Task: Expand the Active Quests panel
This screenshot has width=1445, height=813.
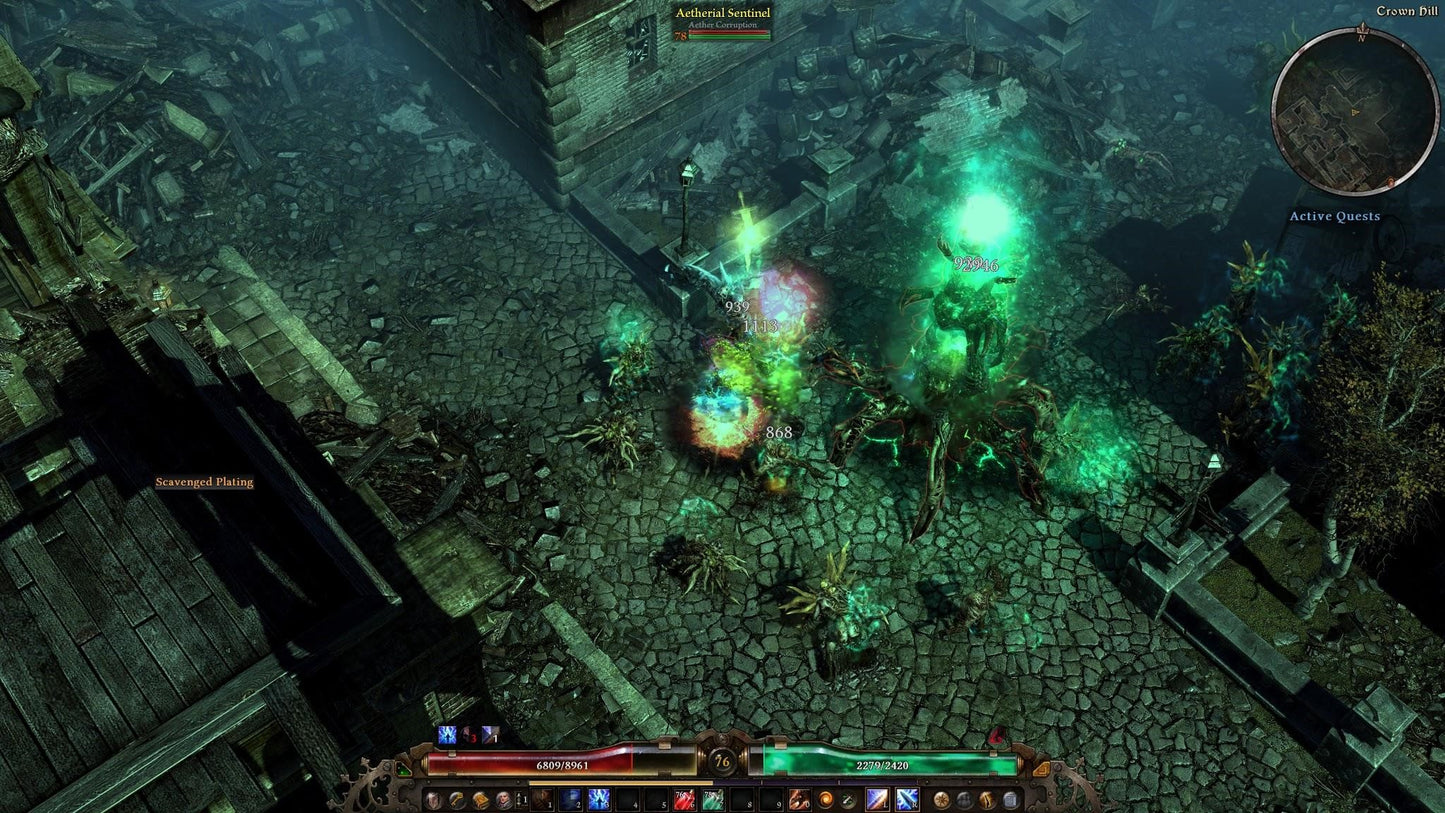Action: 1336,216
